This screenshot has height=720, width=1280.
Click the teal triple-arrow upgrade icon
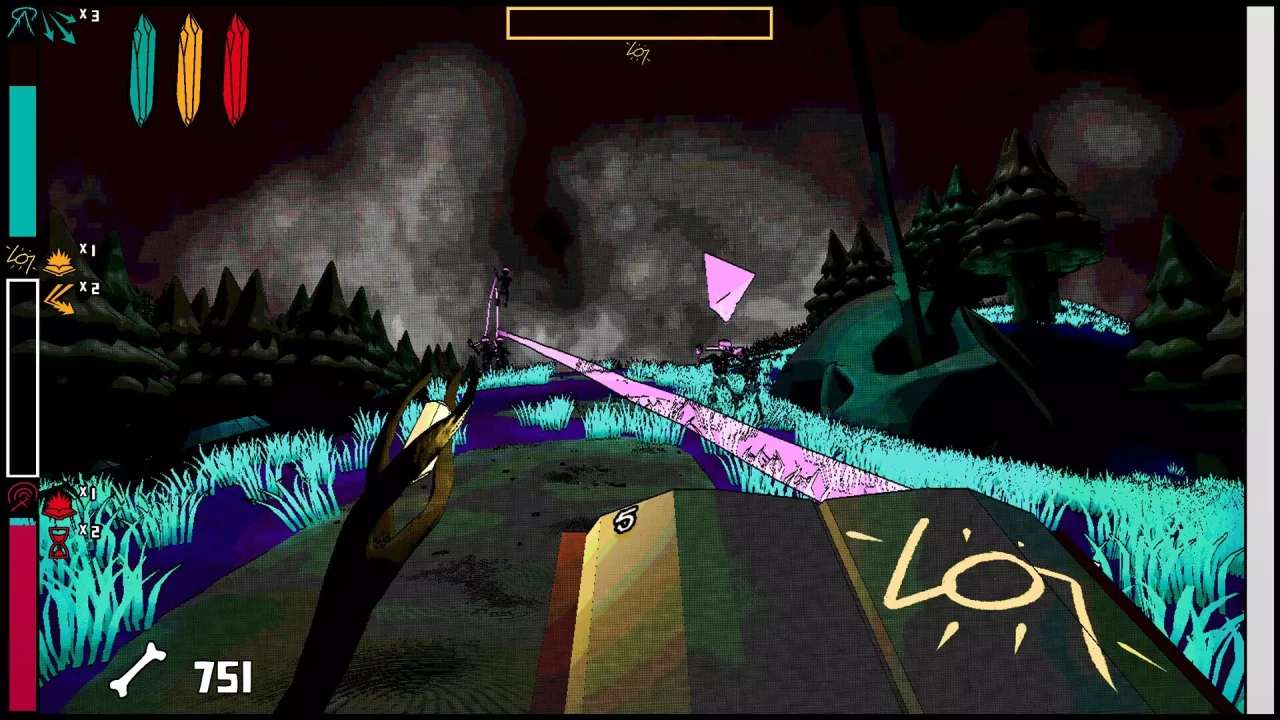click(59, 25)
